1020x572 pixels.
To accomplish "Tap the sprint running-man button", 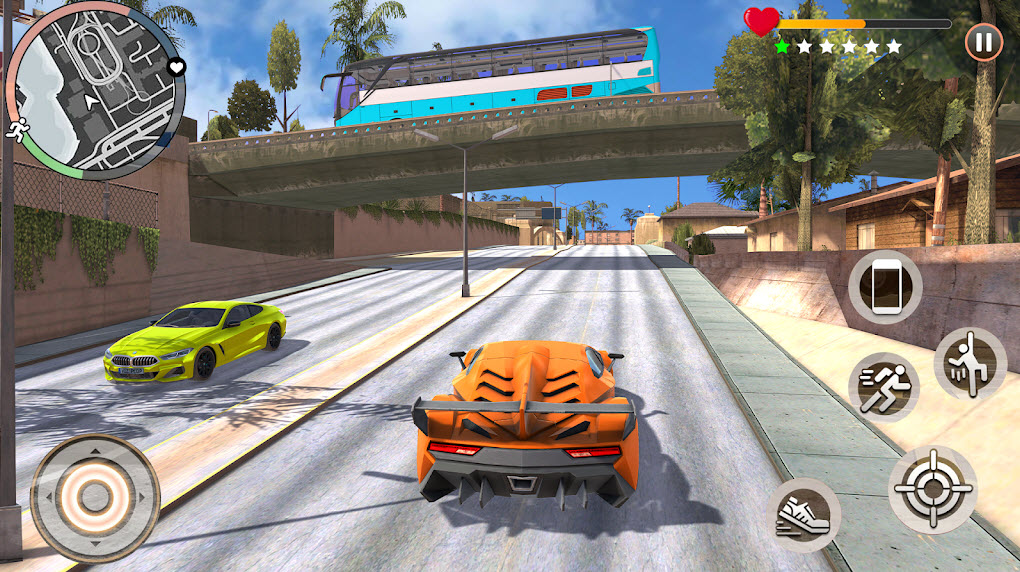I will point(884,386).
